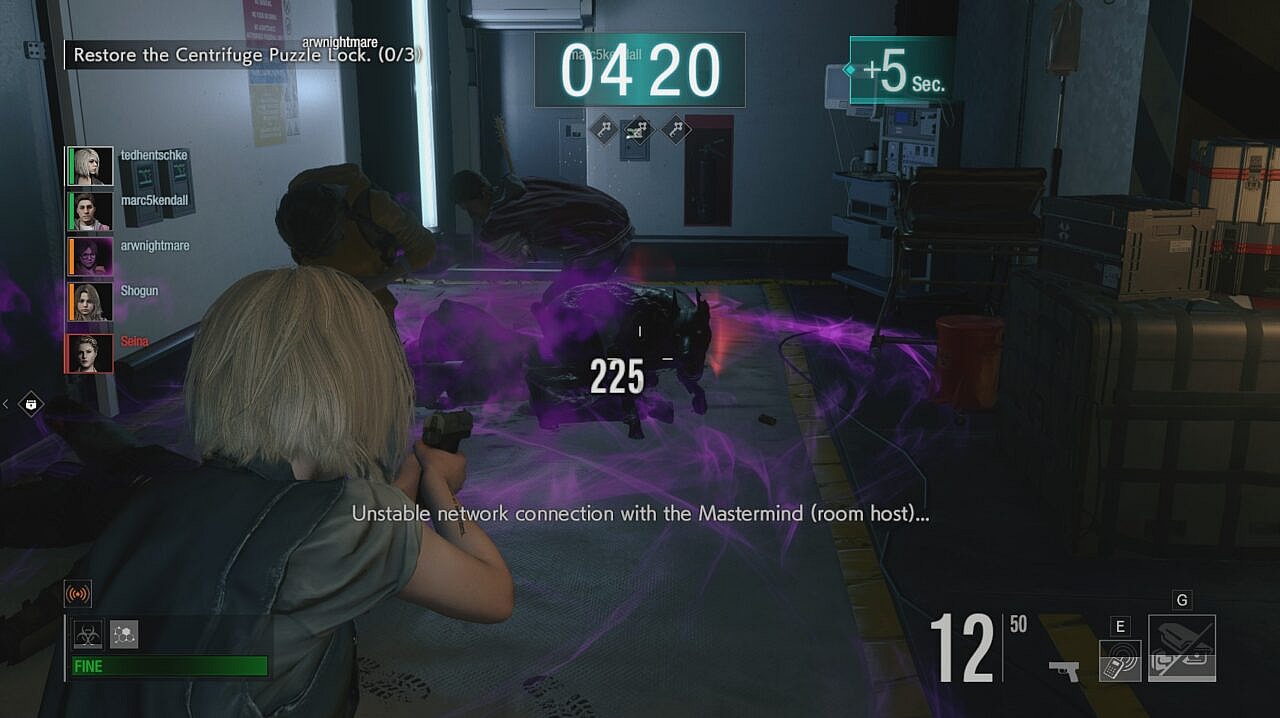Activate the crossed-out camera skill icon
Image resolution: width=1280 pixels, height=718 pixels.
coord(1182,648)
